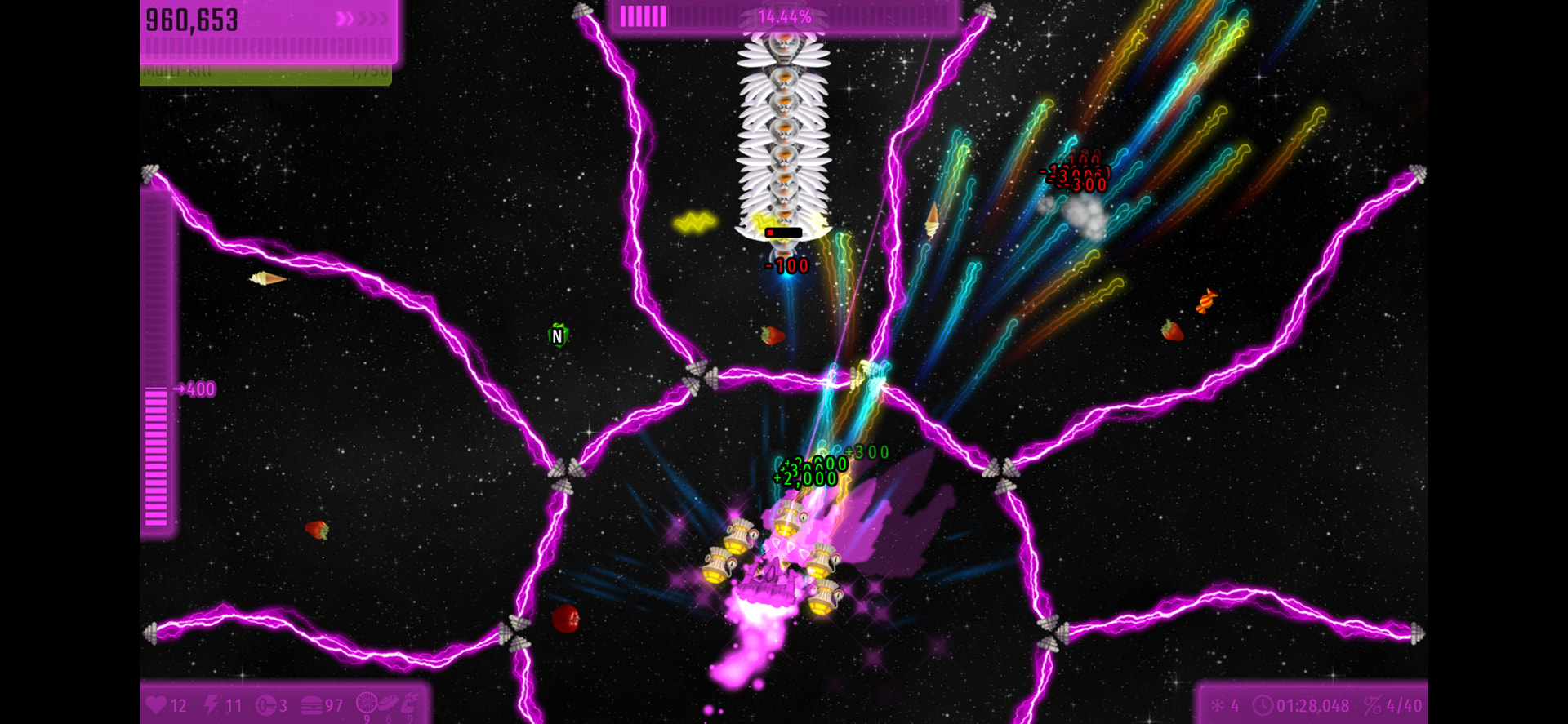Image resolution: width=1568 pixels, height=724 pixels.
Task: Trigger the spoked wheel special item
Action: [367, 703]
